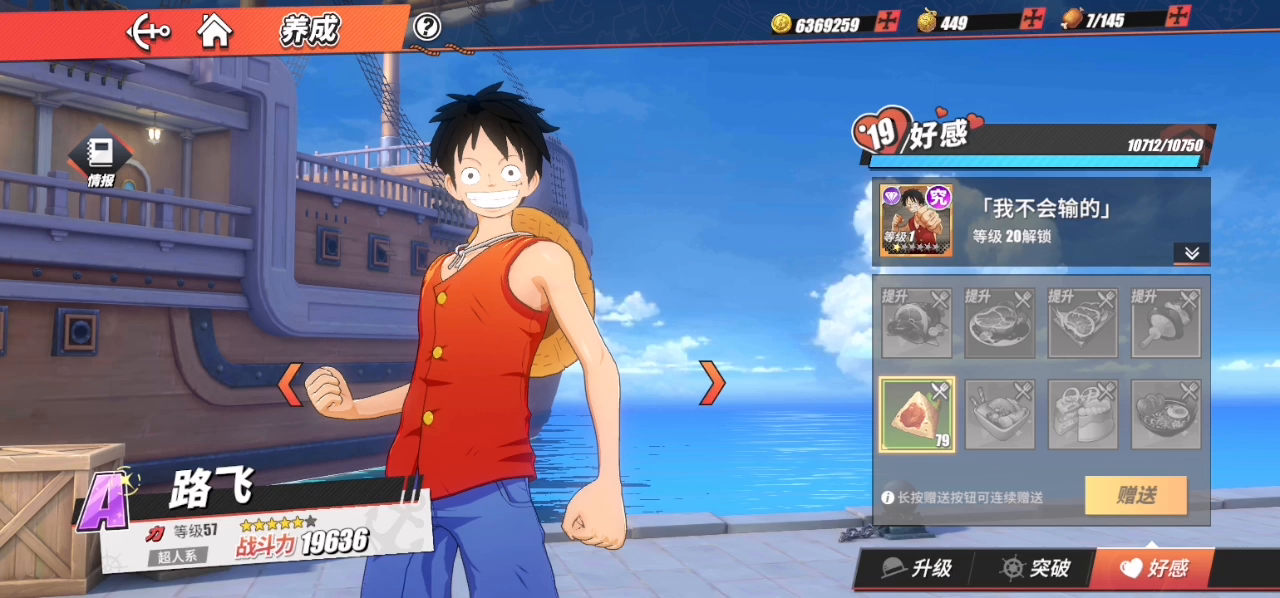Pick the greyed-out meat skewer gift

click(x=1166, y=323)
